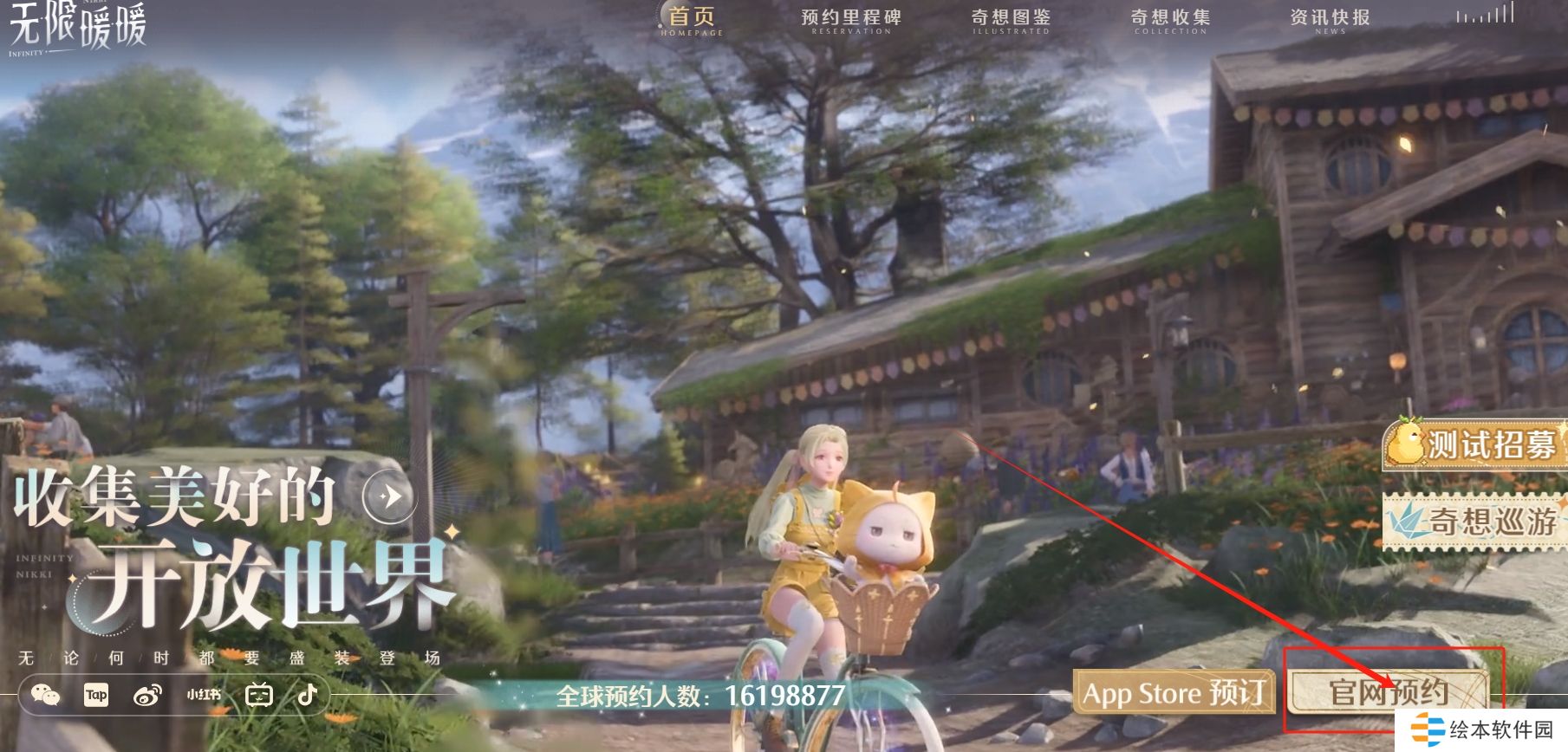Image resolution: width=1568 pixels, height=752 pixels.
Task: Play the trailer with the round arrow button
Action: (389, 496)
